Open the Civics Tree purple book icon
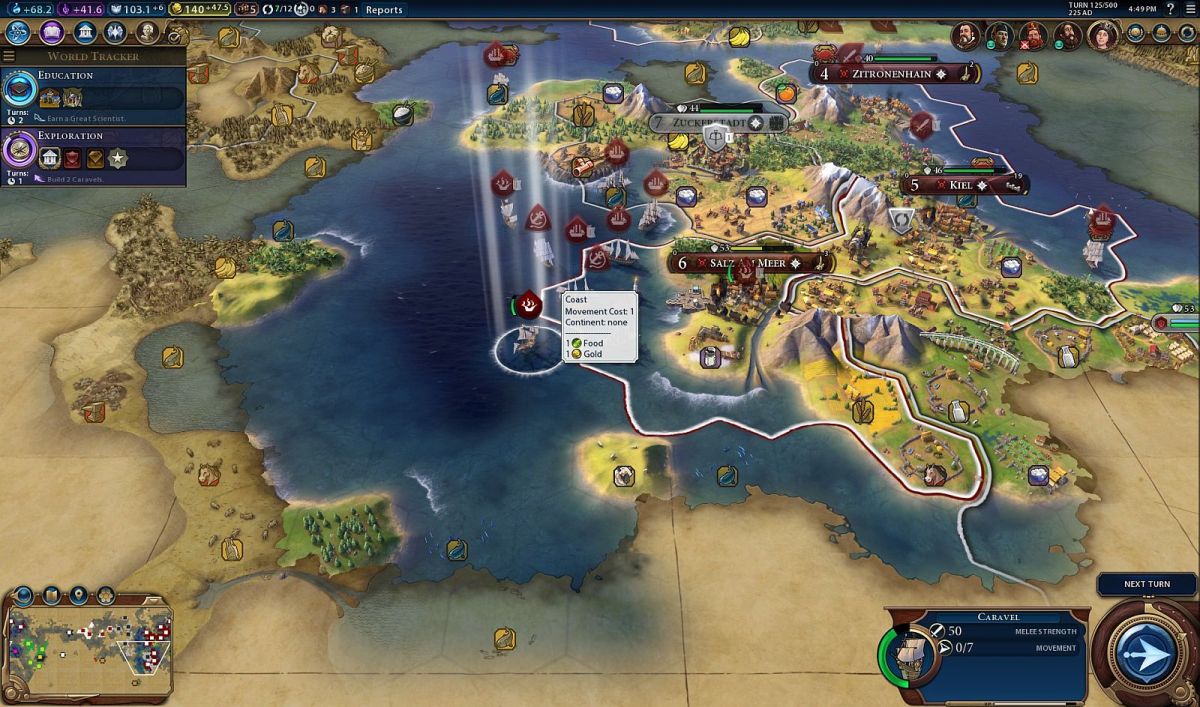This screenshot has height=707, width=1200. point(51,33)
